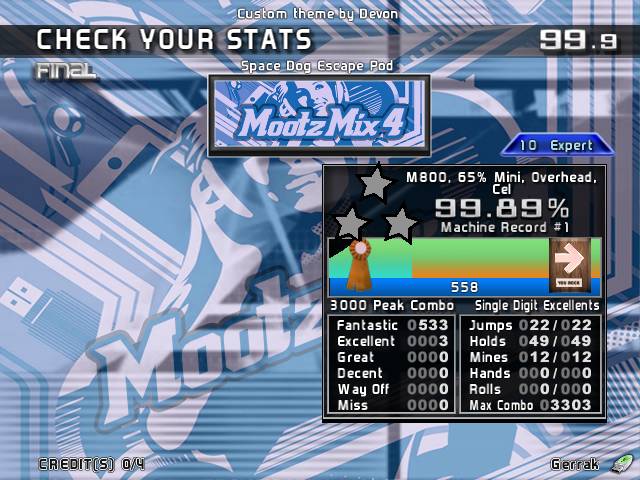The width and height of the screenshot is (640, 480).
Task: Select the 10 Expert difficulty badge
Action: pos(556,145)
